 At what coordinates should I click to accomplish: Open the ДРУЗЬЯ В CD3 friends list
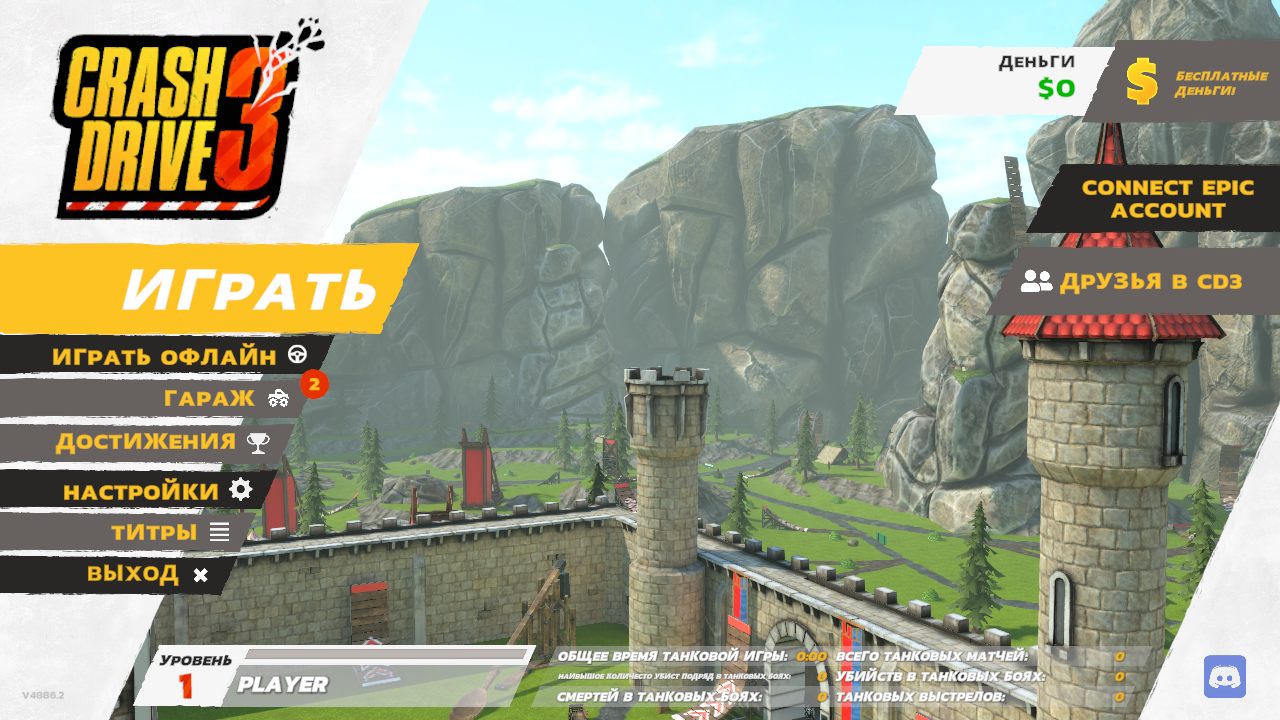point(1133,282)
